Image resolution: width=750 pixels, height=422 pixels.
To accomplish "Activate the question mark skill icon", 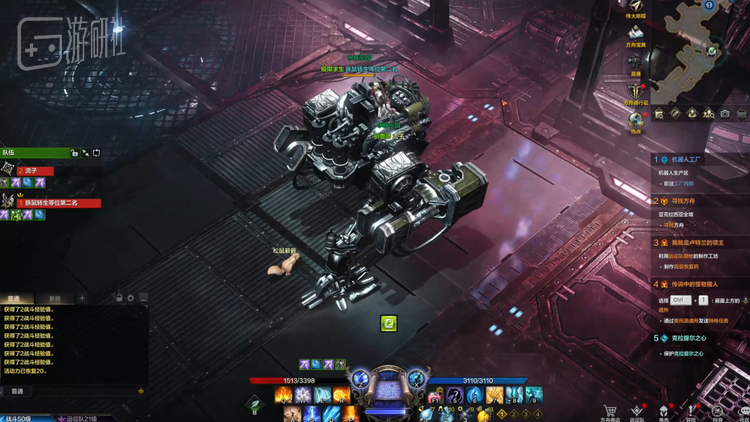I will pyautogui.click(x=455, y=396).
